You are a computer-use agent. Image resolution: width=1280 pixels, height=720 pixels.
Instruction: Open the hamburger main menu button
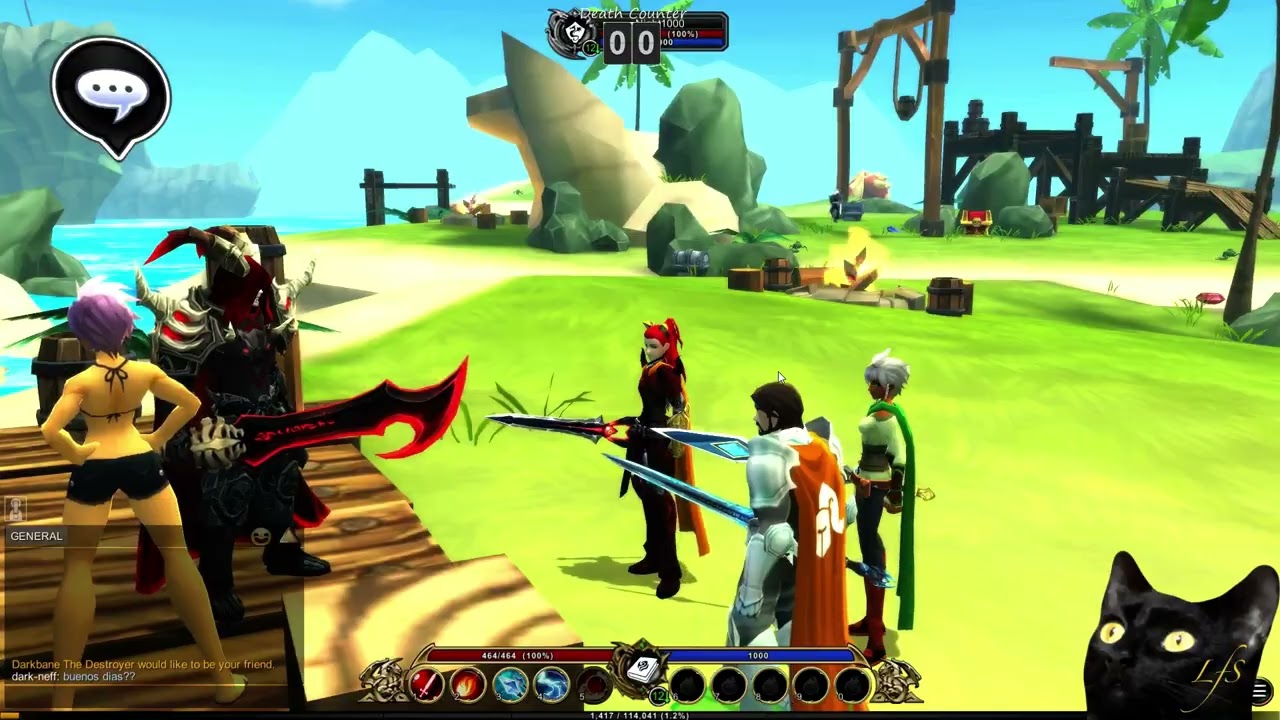(x=1259, y=691)
